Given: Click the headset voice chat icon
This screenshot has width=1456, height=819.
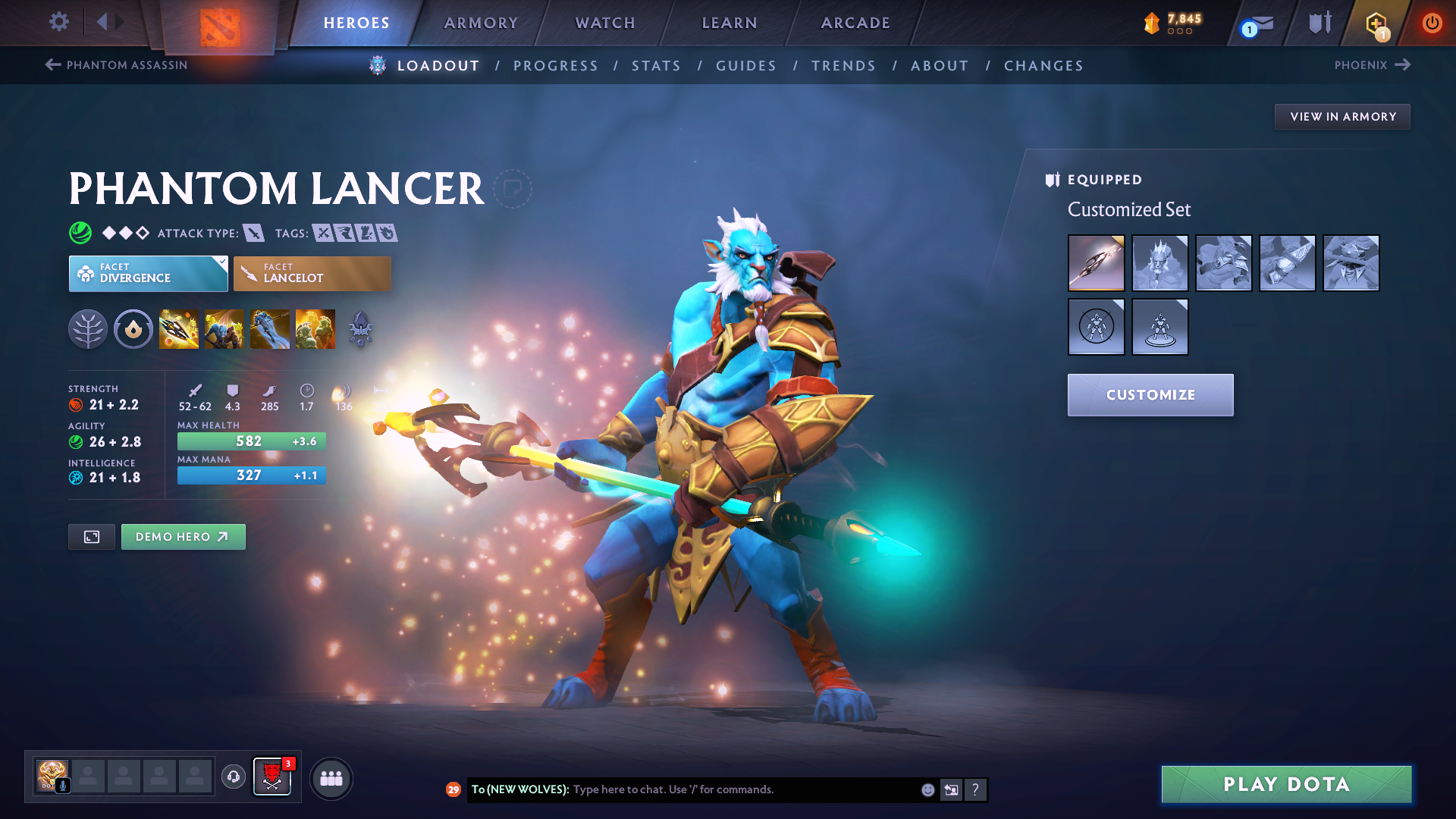Looking at the screenshot, I should click(233, 778).
